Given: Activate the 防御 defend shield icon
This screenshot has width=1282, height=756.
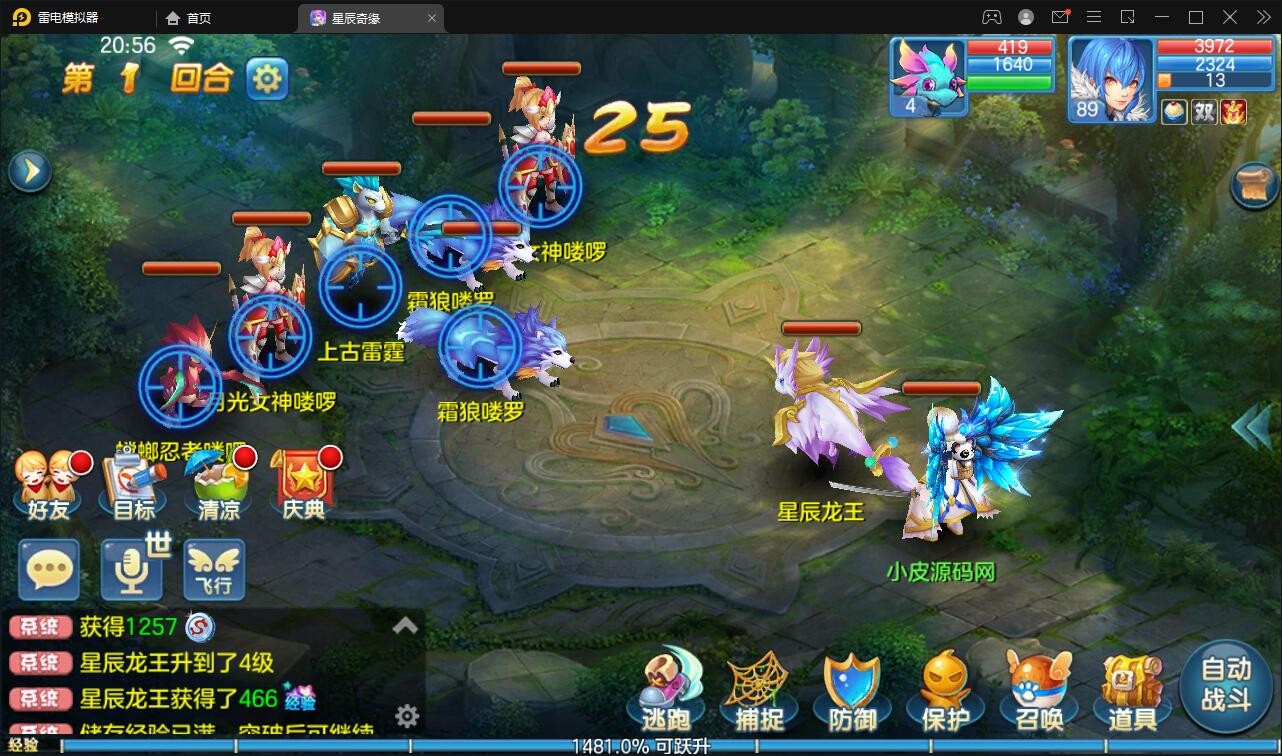Looking at the screenshot, I should 851,692.
